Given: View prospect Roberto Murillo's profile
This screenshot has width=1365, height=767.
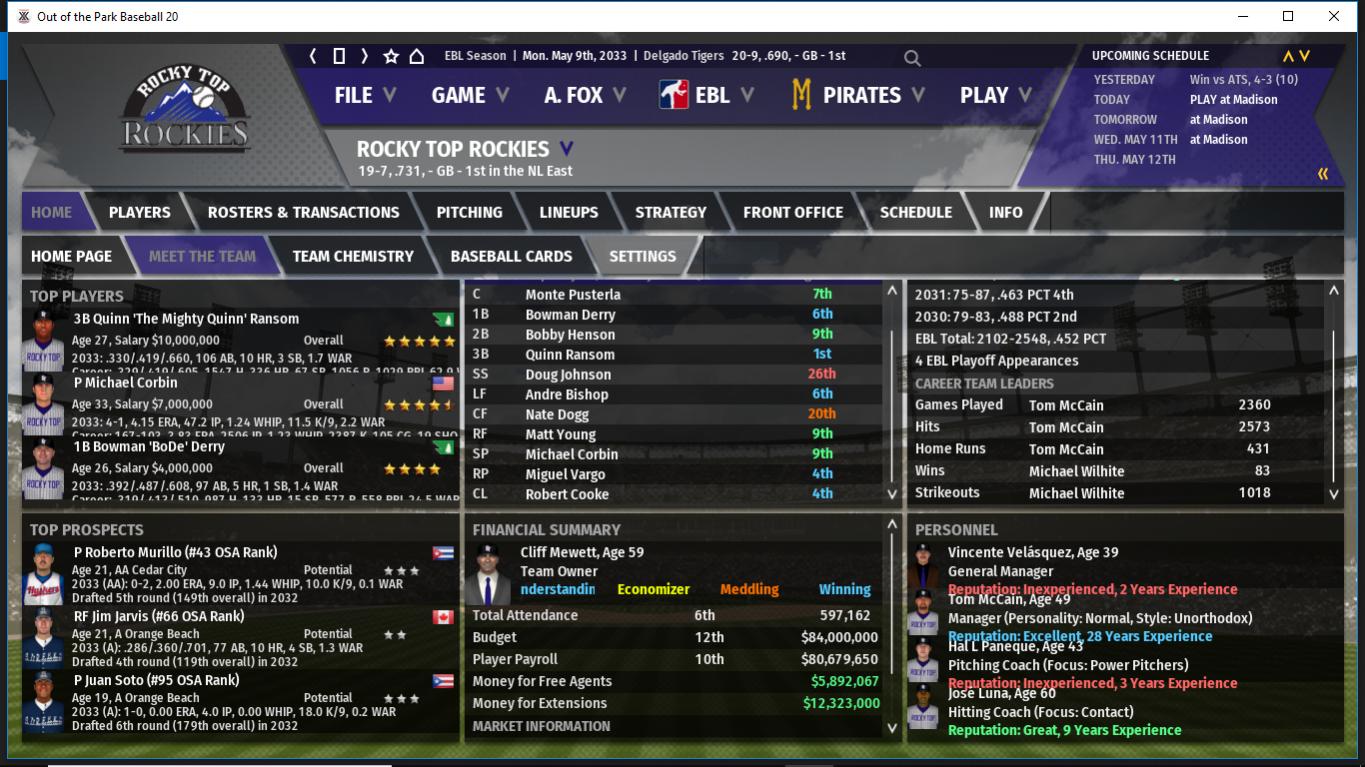Looking at the screenshot, I should point(175,552).
